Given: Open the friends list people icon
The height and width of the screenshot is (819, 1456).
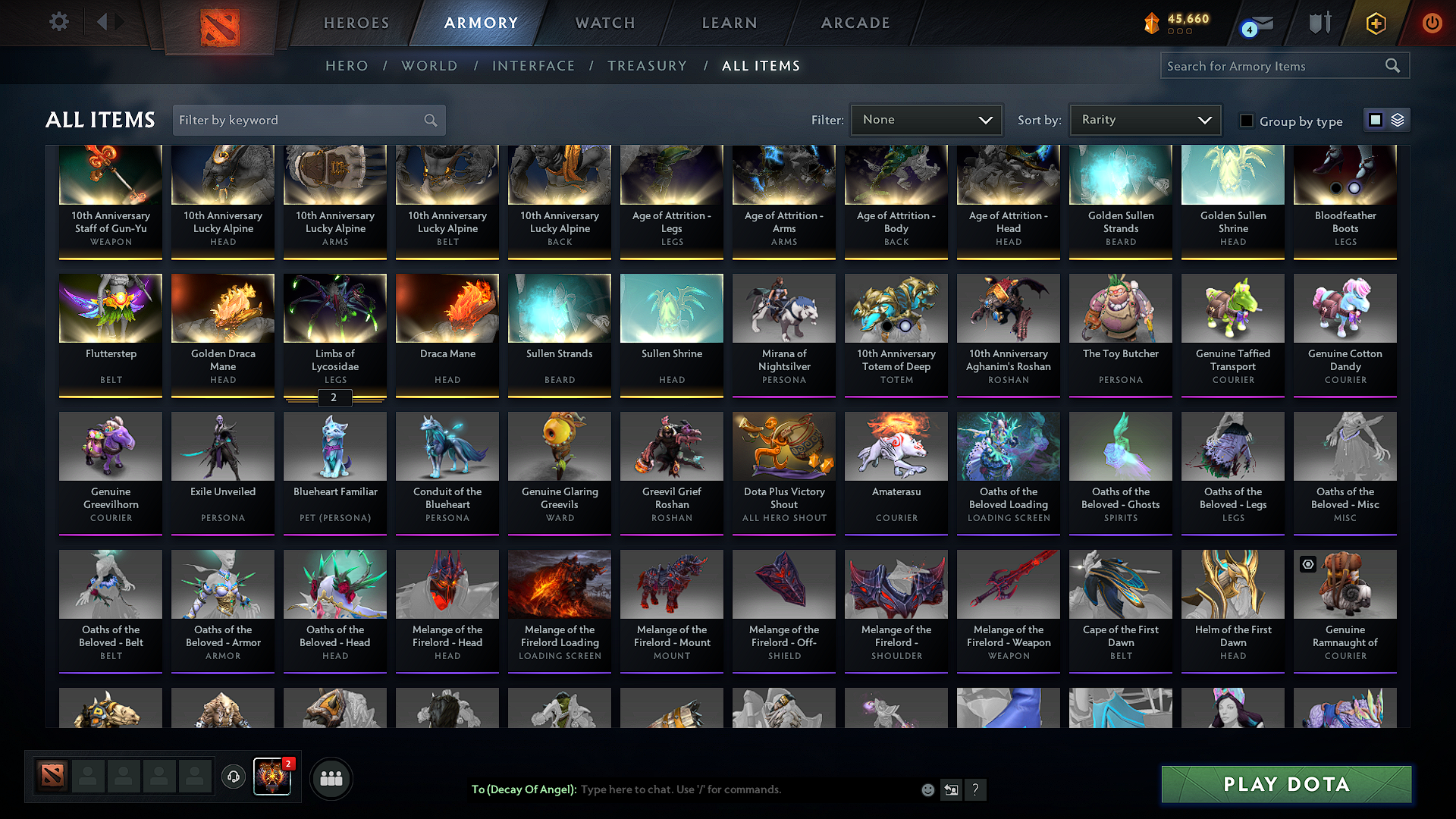Looking at the screenshot, I should [x=331, y=777].
